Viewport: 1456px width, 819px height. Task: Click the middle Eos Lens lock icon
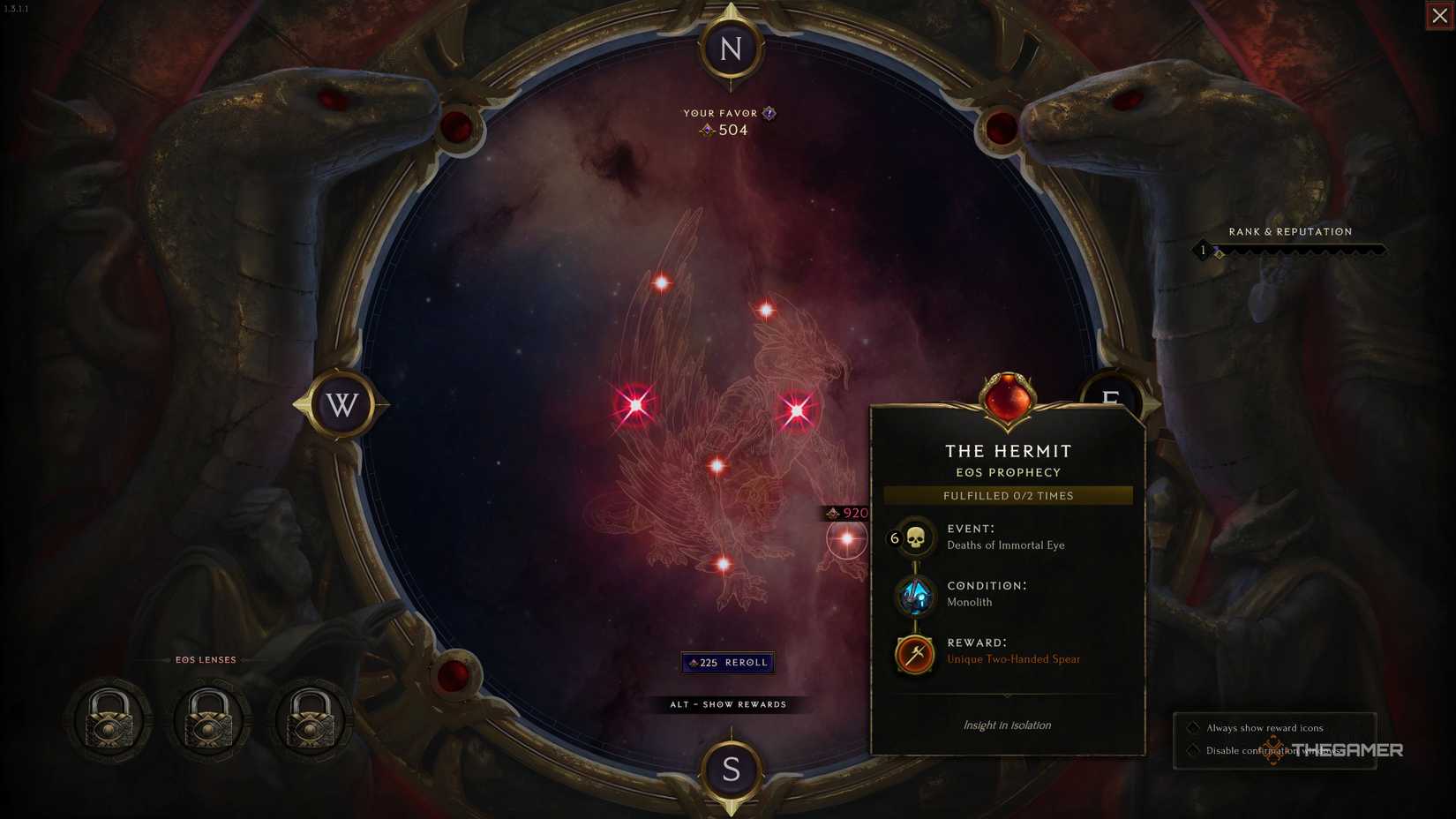point(209,720)
